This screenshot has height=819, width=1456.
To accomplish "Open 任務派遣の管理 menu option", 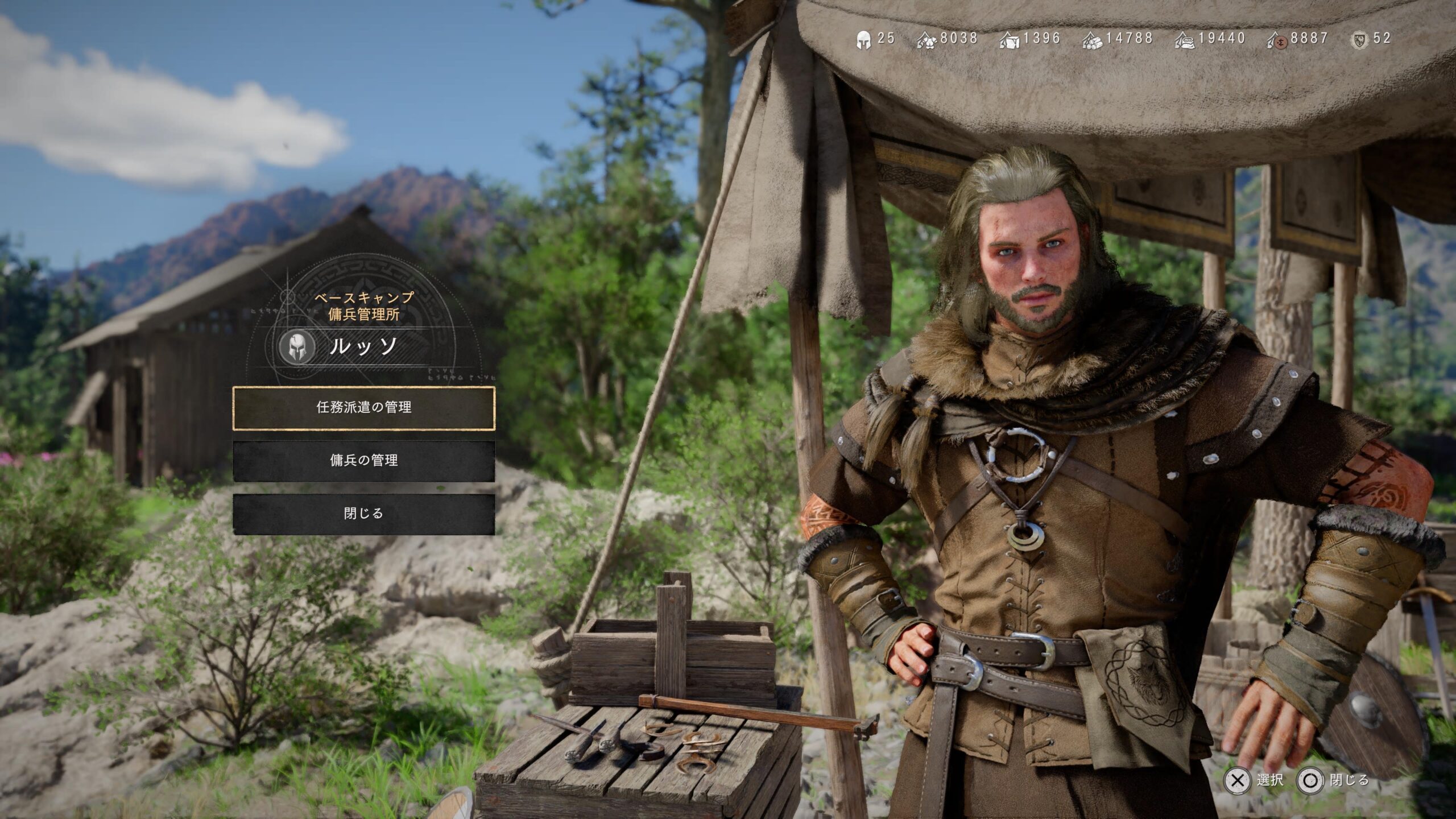I will 363,408.
